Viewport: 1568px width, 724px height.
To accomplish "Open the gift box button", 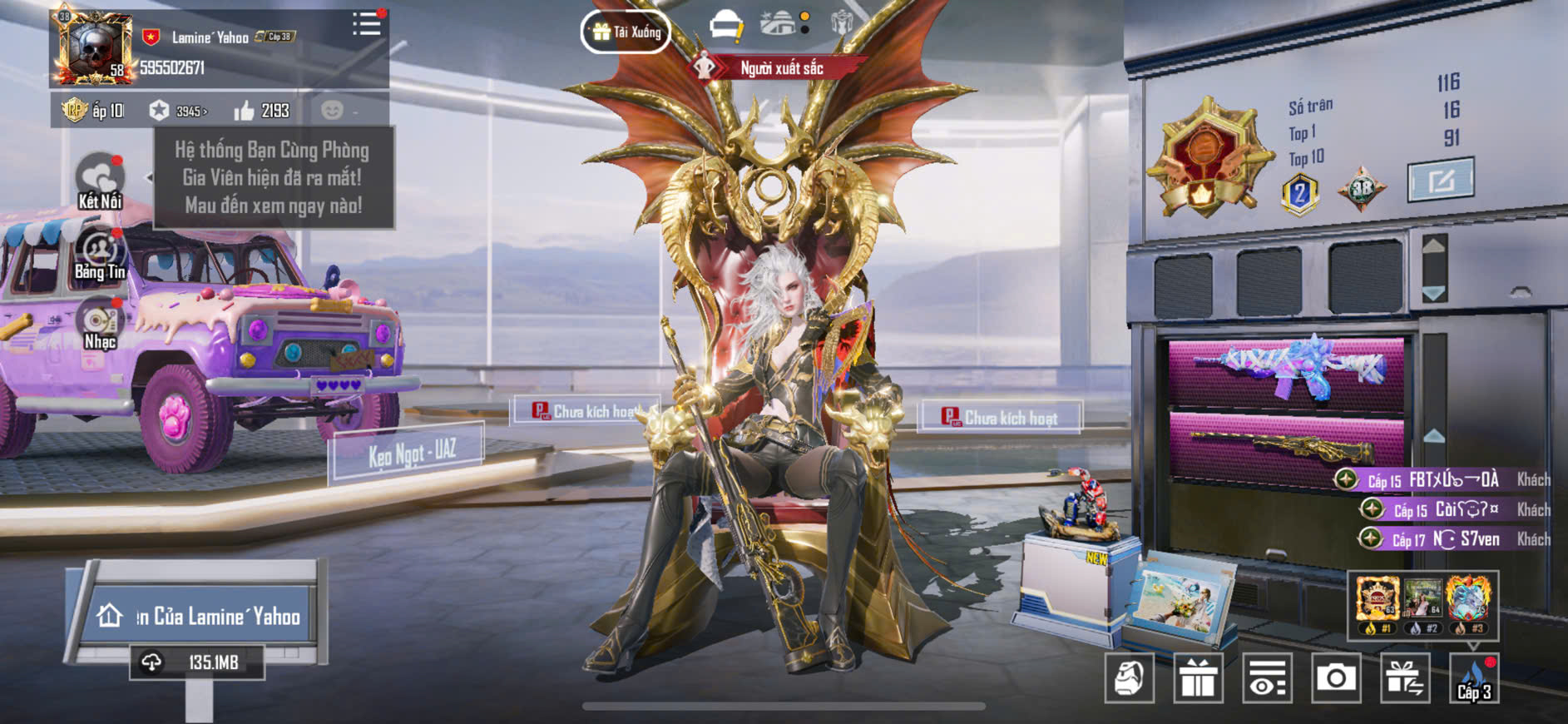I will [x=1198, y=678].
